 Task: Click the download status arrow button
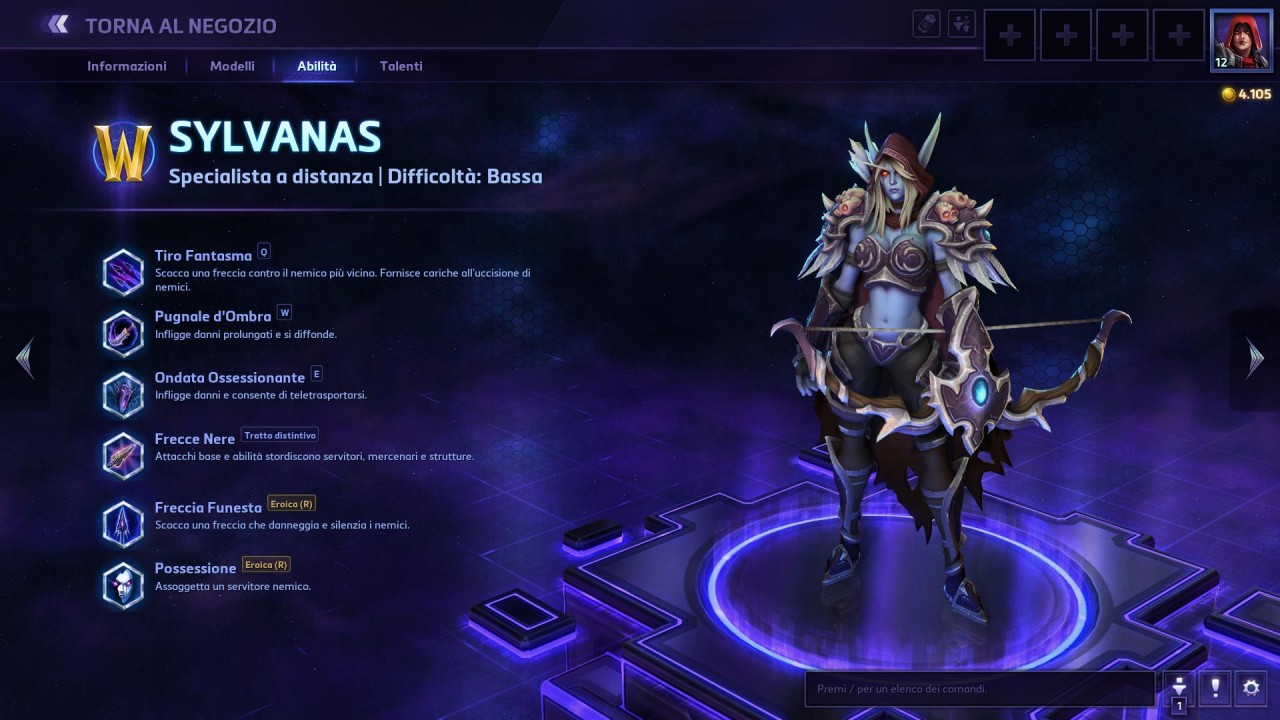[1179, 688]
